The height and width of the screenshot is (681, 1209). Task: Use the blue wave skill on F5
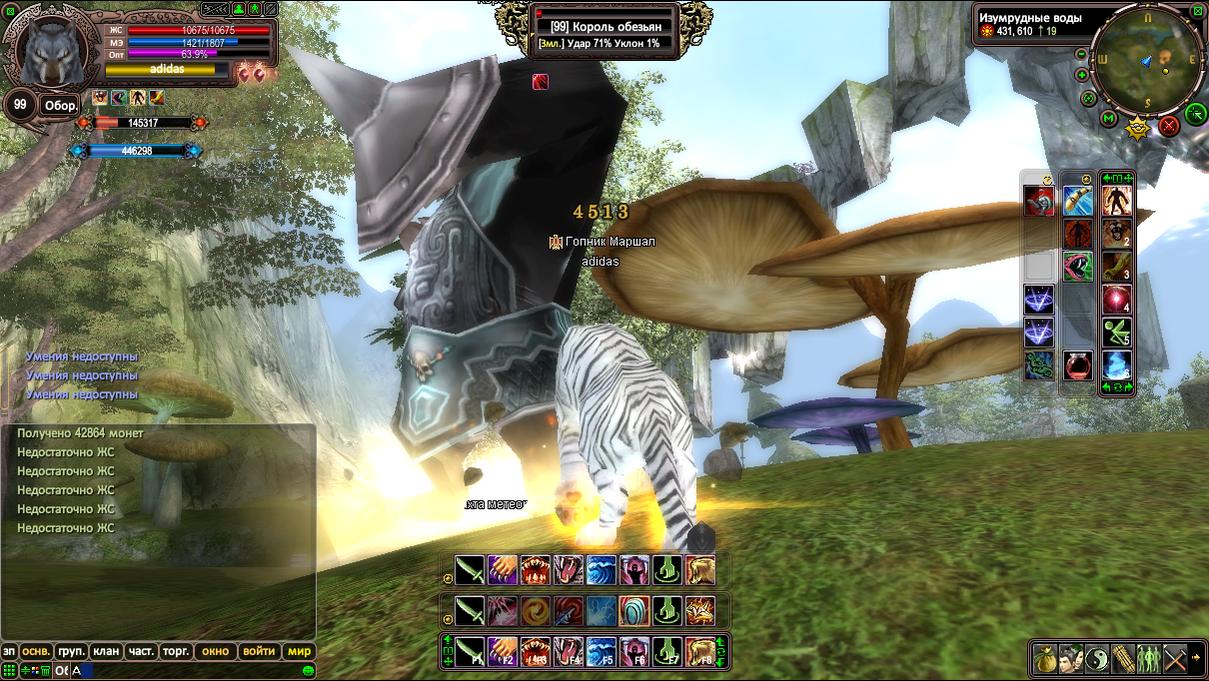click(x=600, y=651)
